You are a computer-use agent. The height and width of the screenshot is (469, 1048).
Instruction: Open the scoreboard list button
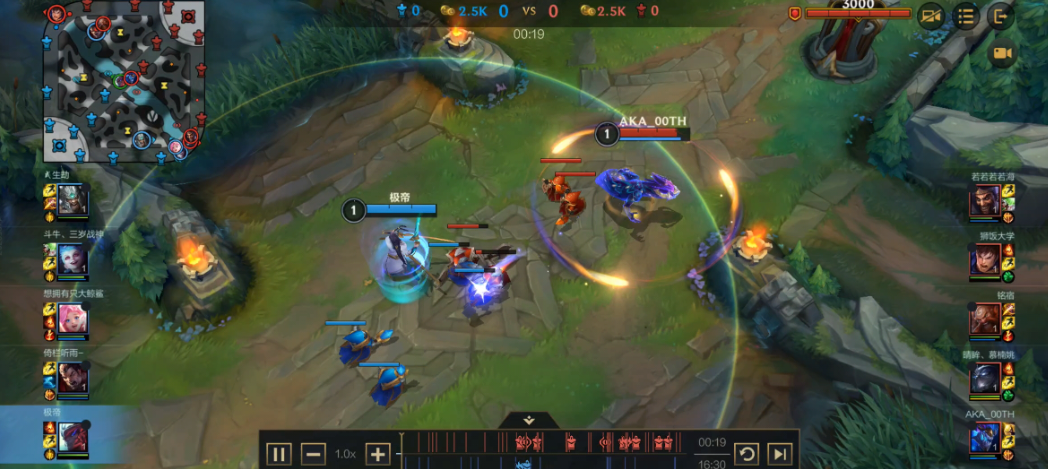click(x=966, y=16)
